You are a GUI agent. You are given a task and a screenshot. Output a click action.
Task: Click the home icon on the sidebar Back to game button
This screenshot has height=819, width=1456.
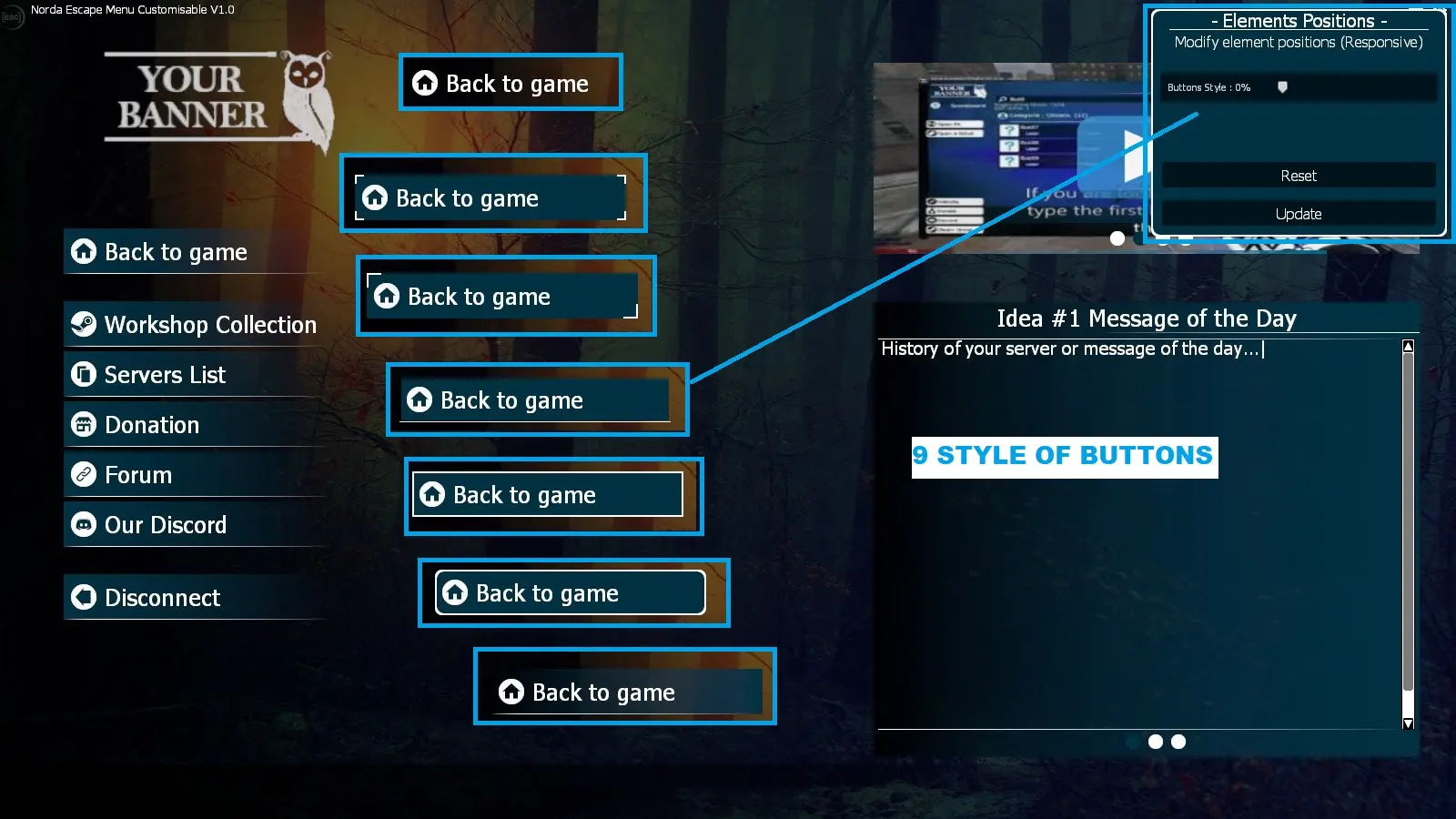(x=82, y=252)
